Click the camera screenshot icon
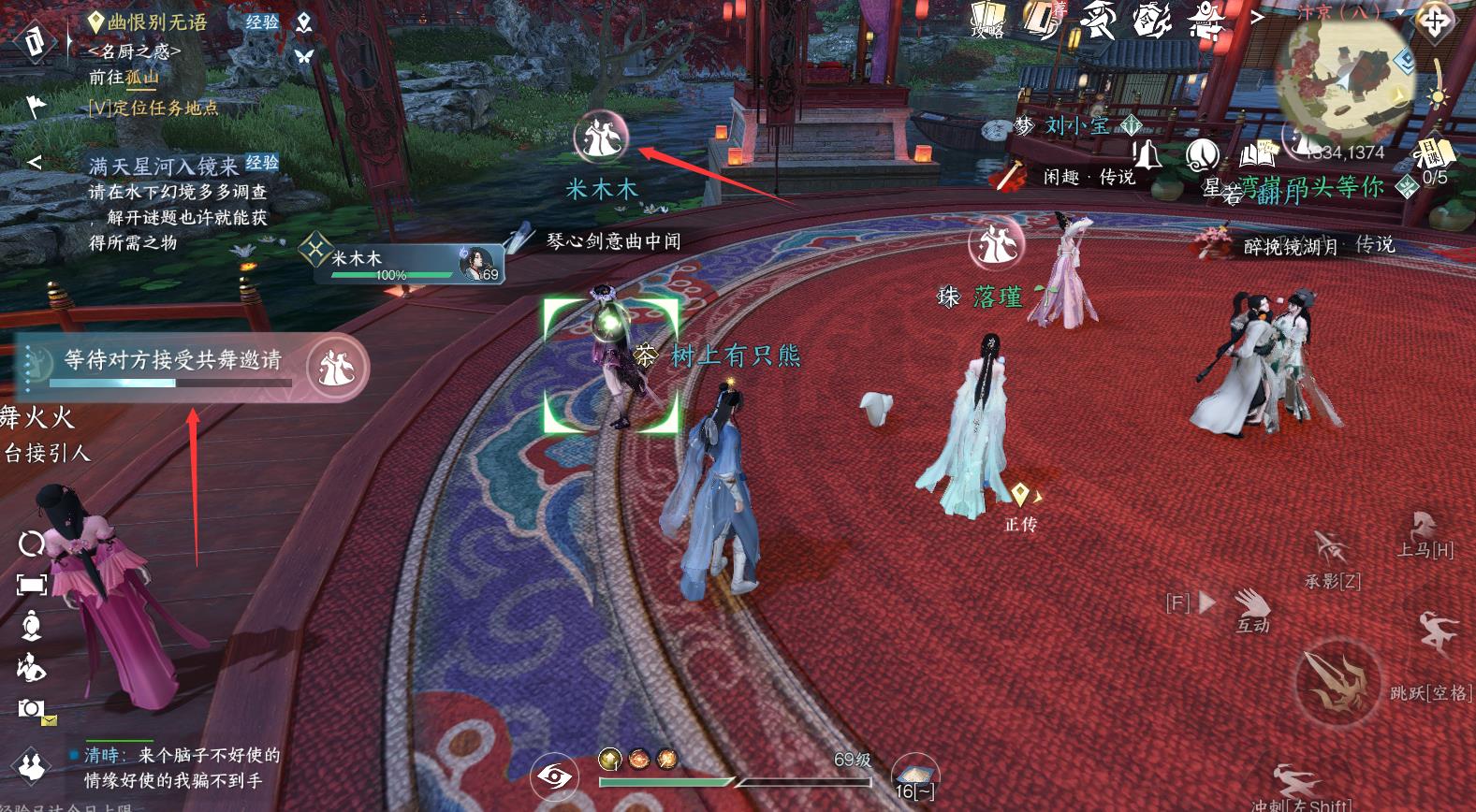The width and height of the screenshot is (1476, 812). (x=31, y=709)
